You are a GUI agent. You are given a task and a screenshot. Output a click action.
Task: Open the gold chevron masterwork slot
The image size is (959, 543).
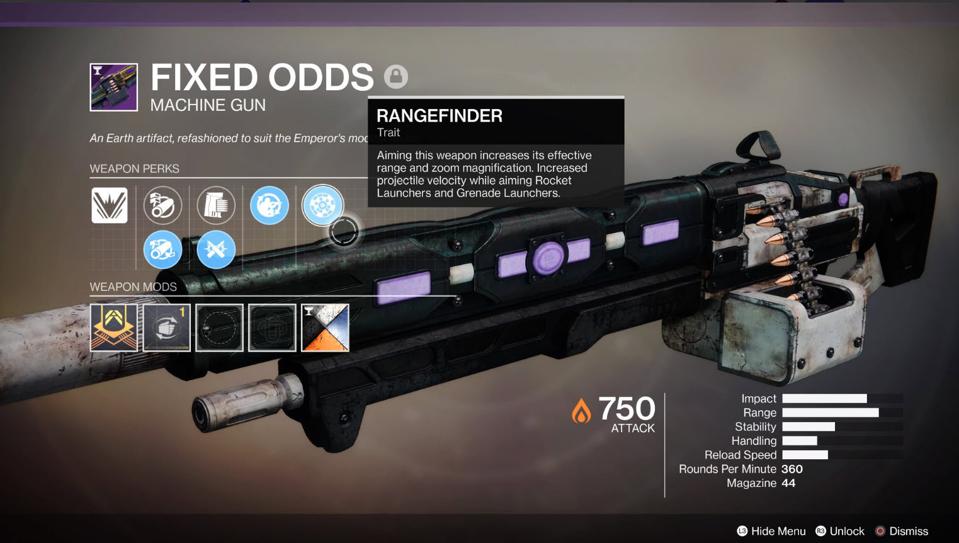pos(114,327)
